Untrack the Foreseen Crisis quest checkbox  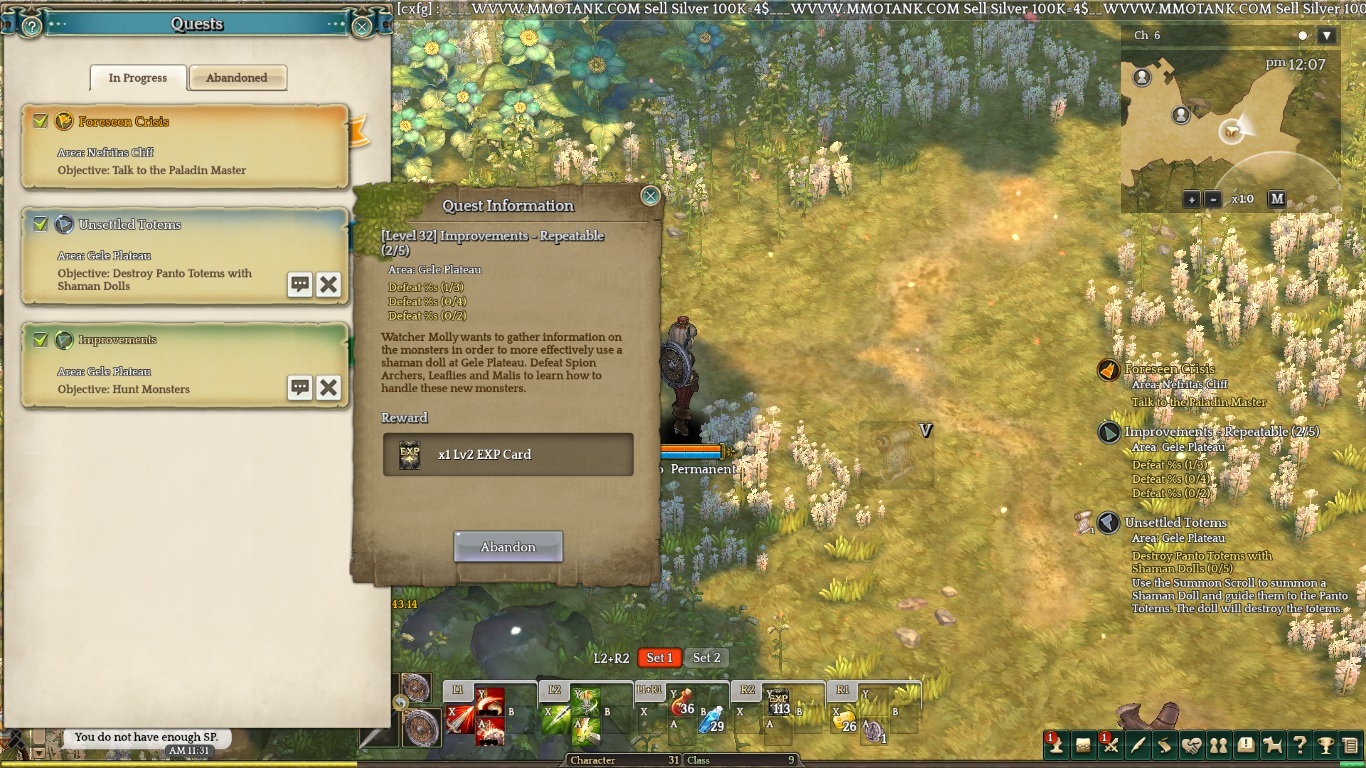[x=40, y=121]
